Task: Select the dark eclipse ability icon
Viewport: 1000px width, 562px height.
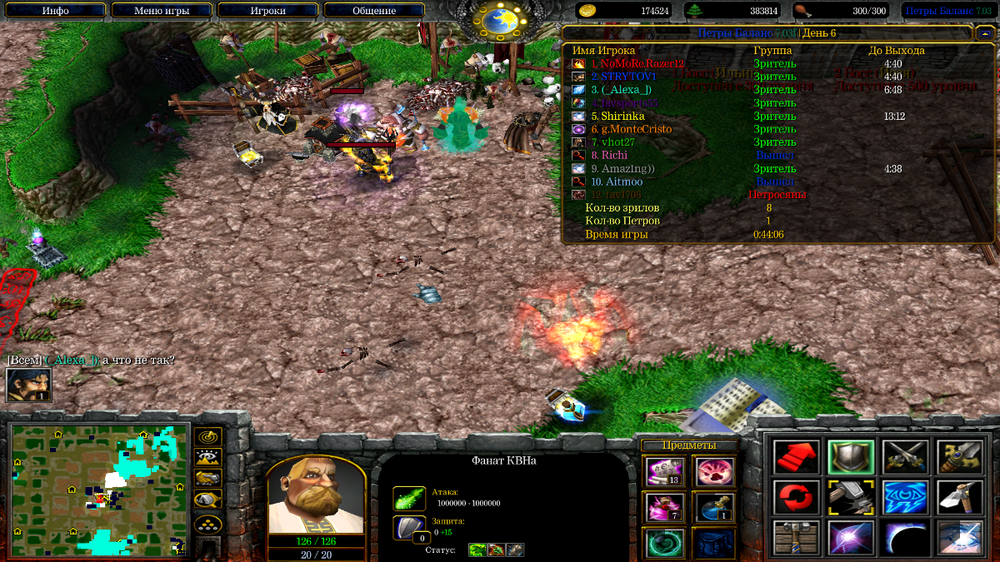Action: 905,538
